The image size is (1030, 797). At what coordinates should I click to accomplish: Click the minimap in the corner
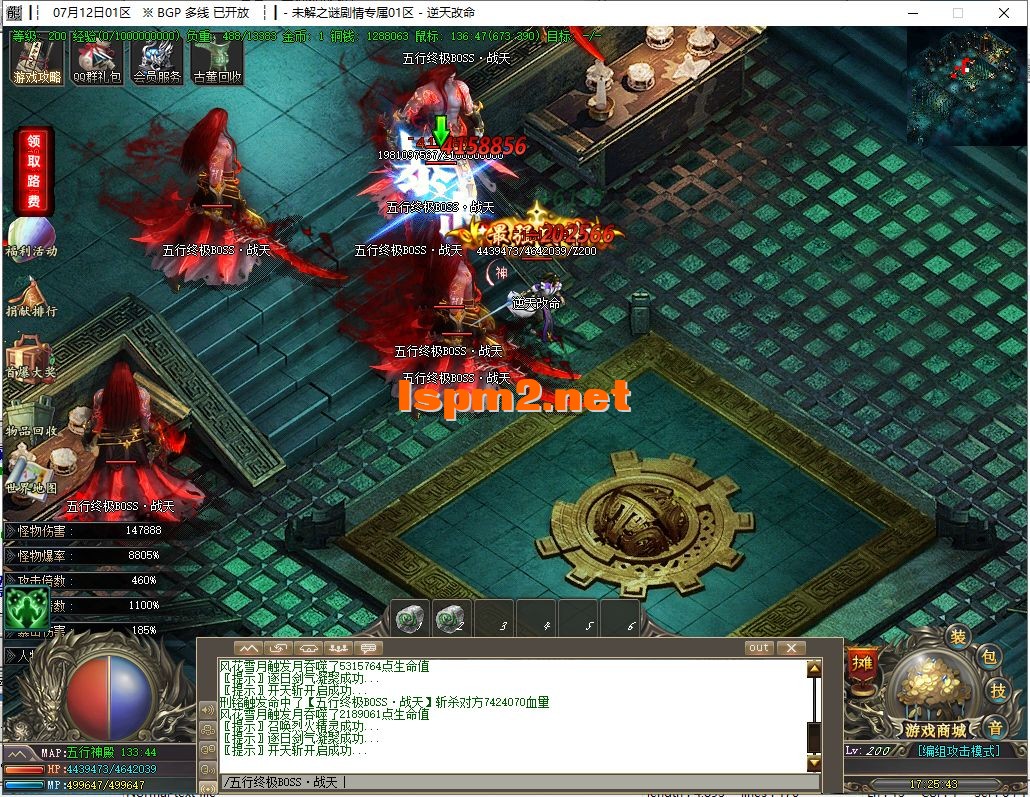point(965,86)
